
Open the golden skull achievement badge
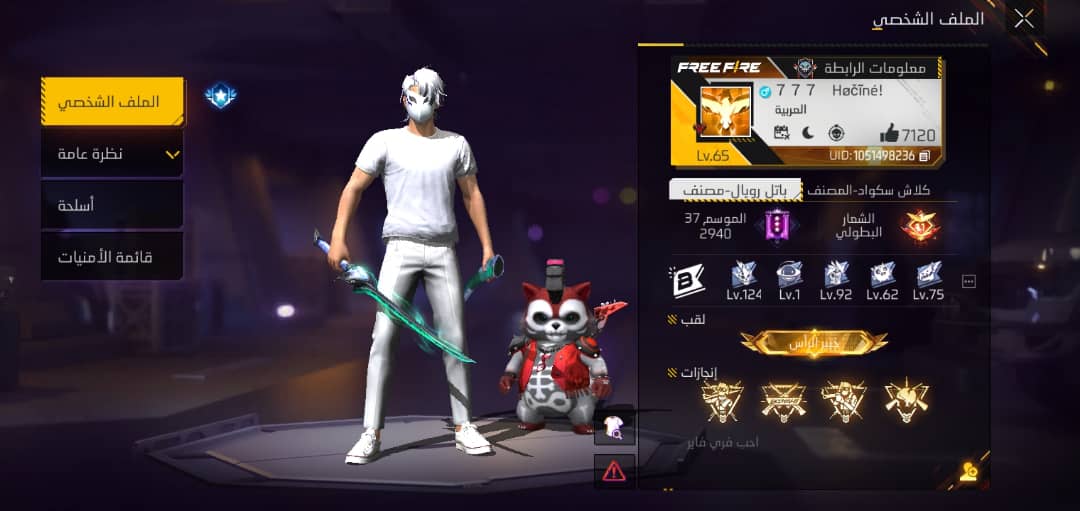[x=906, y=400]
